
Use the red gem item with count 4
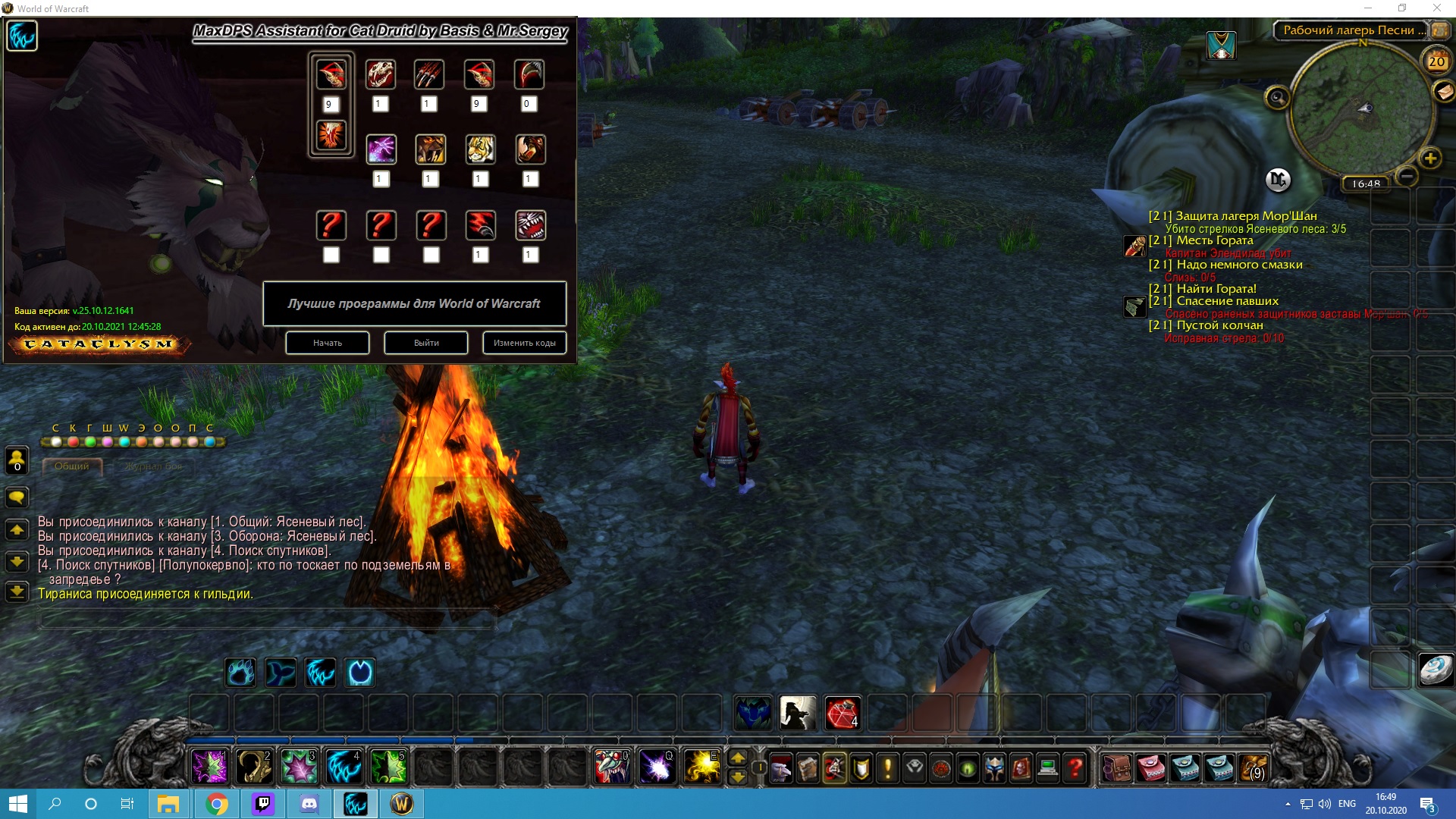pyautogui.click(x=842, y=713)
